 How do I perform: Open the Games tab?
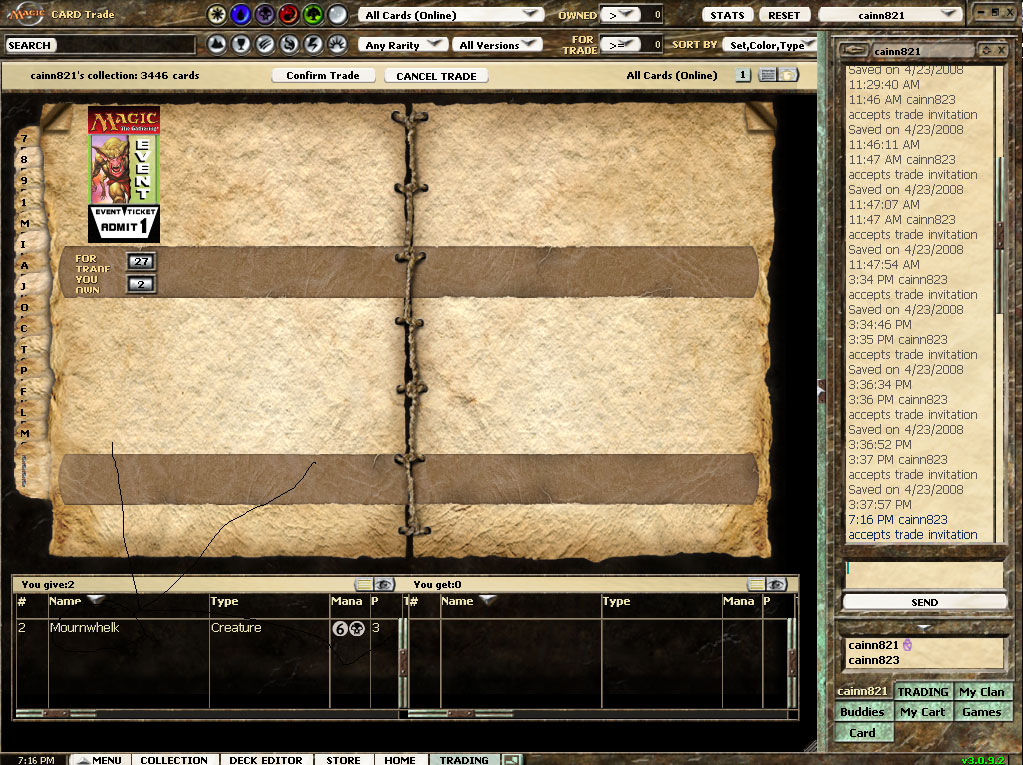pos(981,712)
